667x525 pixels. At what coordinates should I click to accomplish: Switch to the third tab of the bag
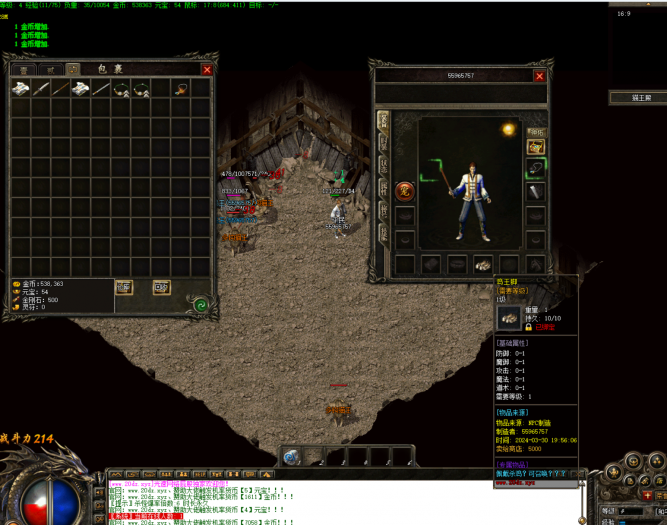tap(74, 69)
